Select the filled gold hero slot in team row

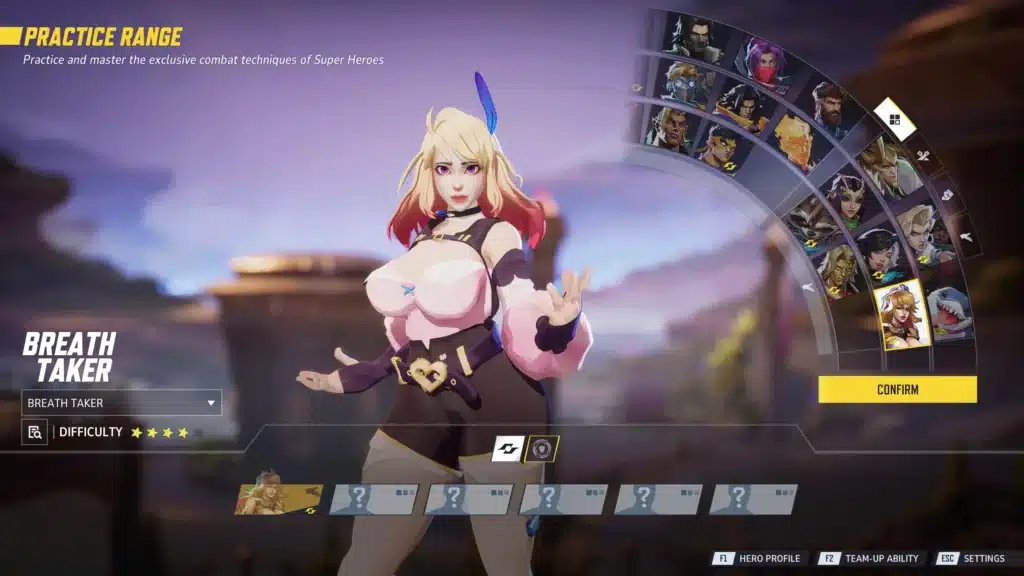coord(279,498)
